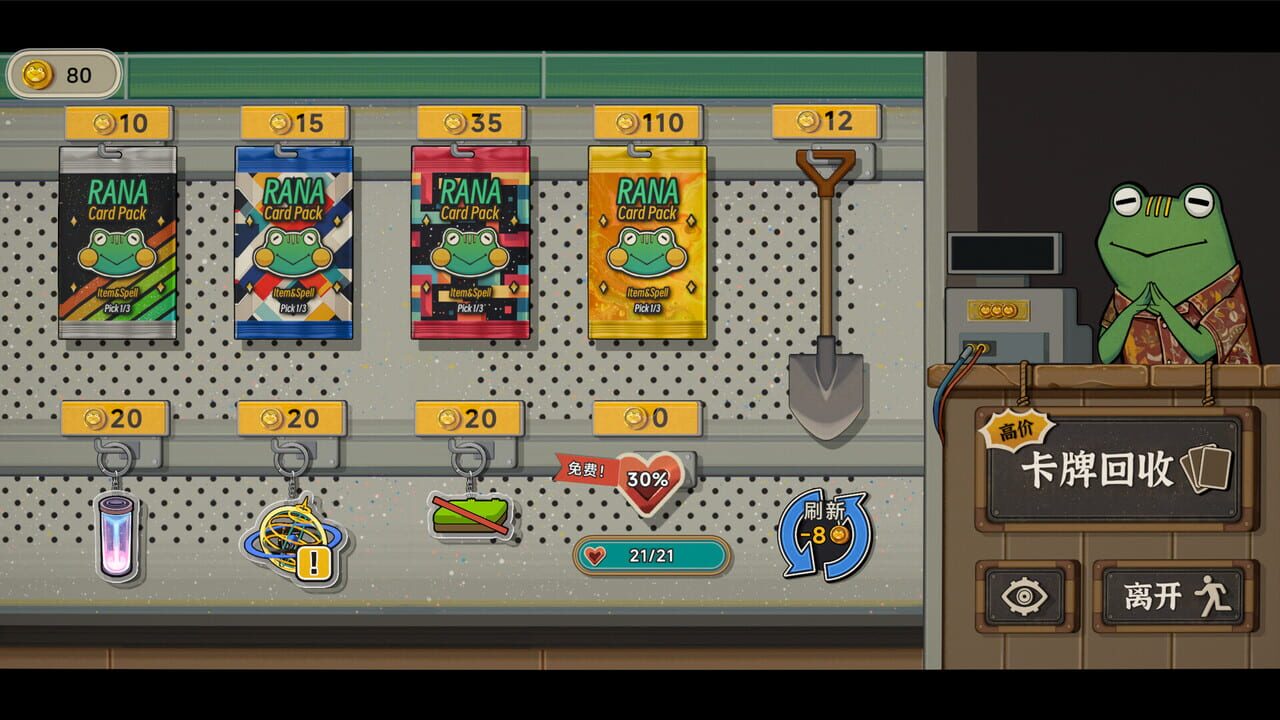Check the coin balance showing 80

tap(65, 74)
